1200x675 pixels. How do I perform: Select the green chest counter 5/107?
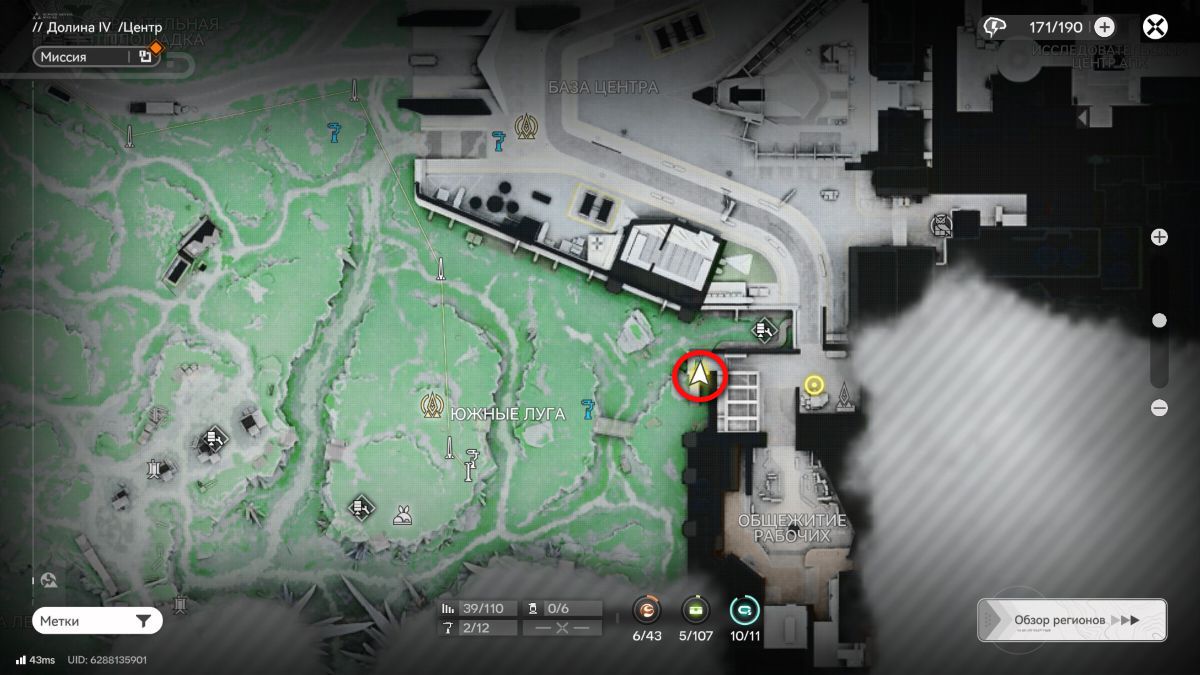696,610
